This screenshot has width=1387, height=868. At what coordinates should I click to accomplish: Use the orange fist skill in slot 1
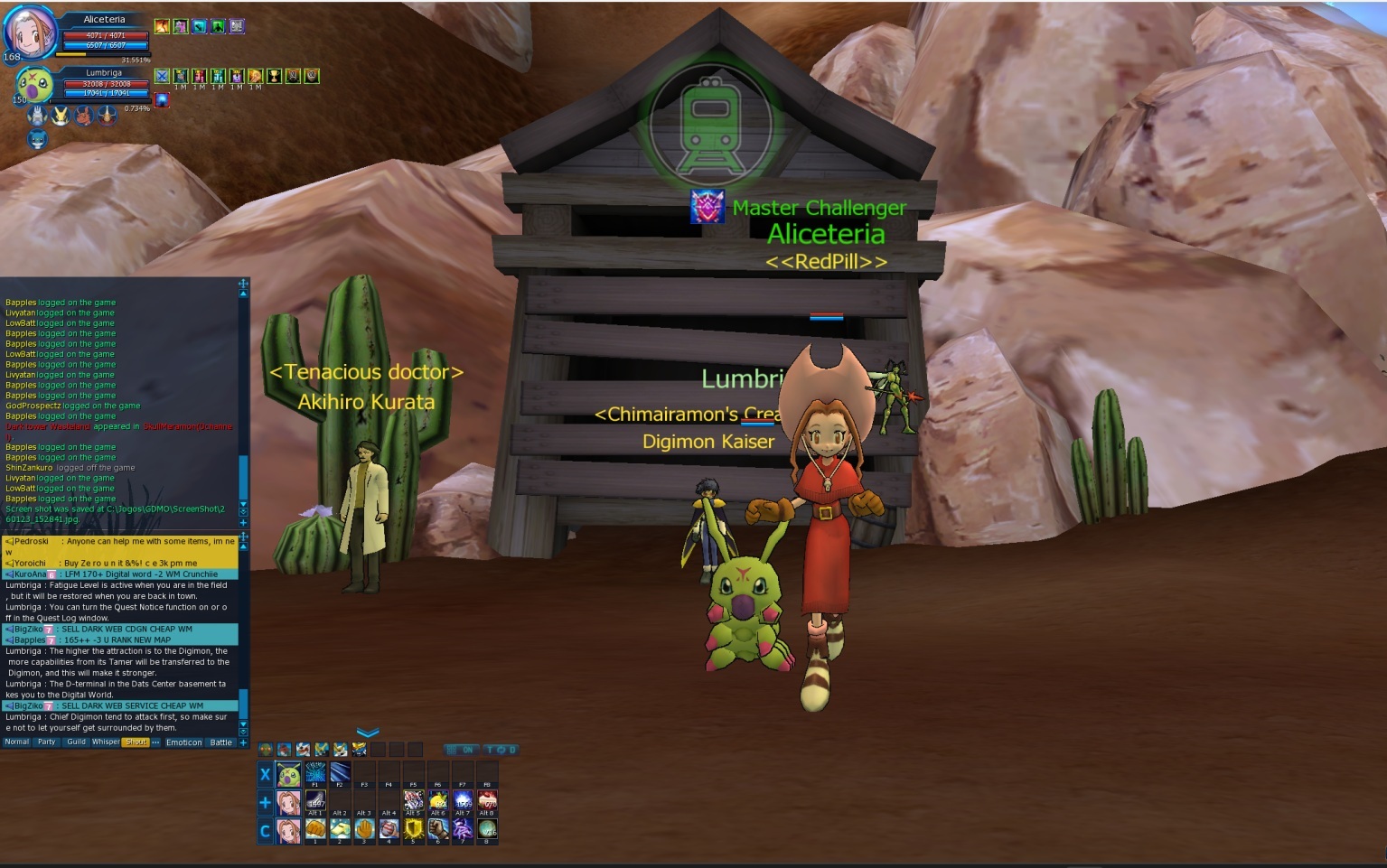pyautogui.click(x=315, y=829)
